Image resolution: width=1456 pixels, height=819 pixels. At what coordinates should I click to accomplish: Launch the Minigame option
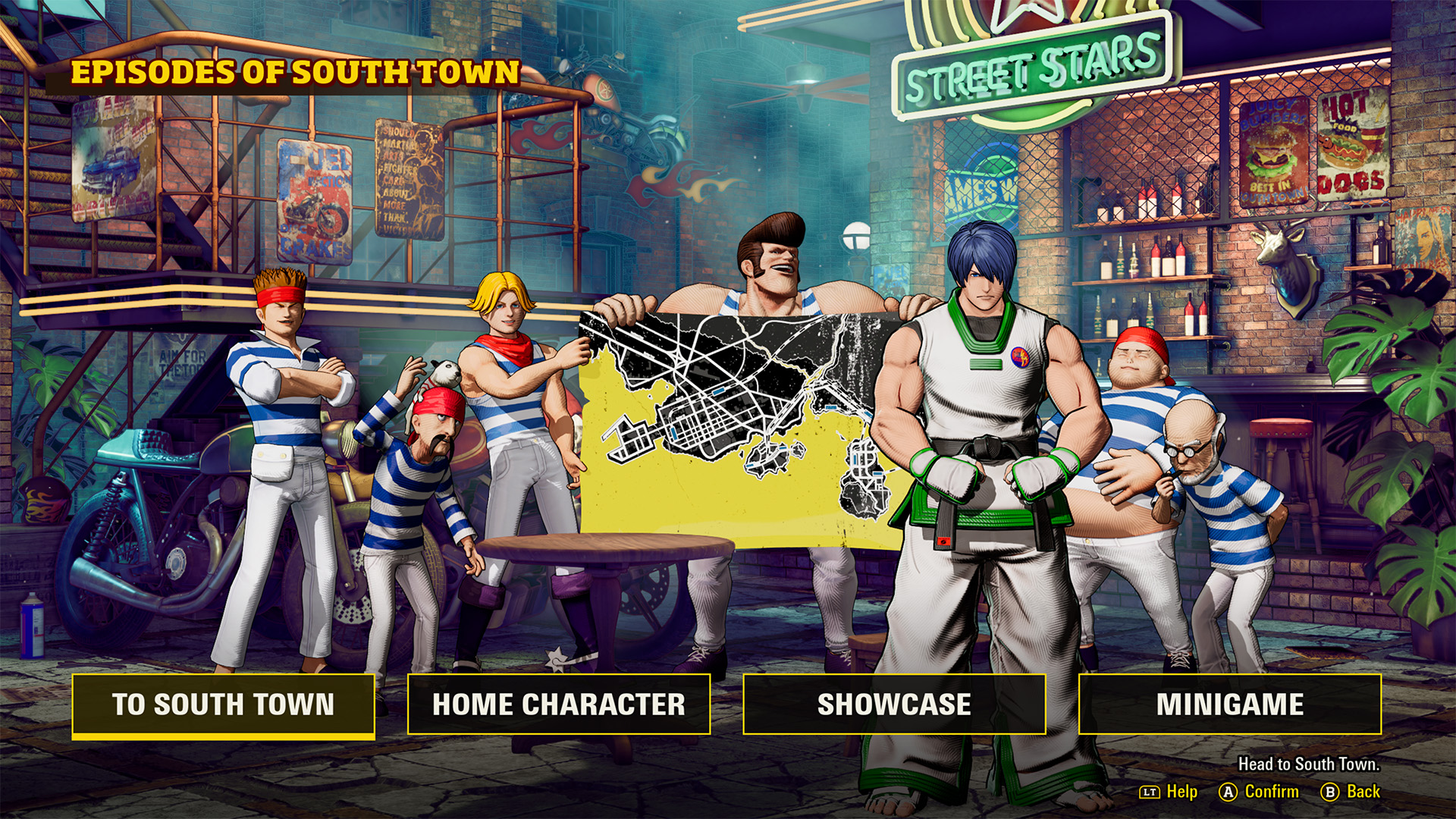[1229, 704]
